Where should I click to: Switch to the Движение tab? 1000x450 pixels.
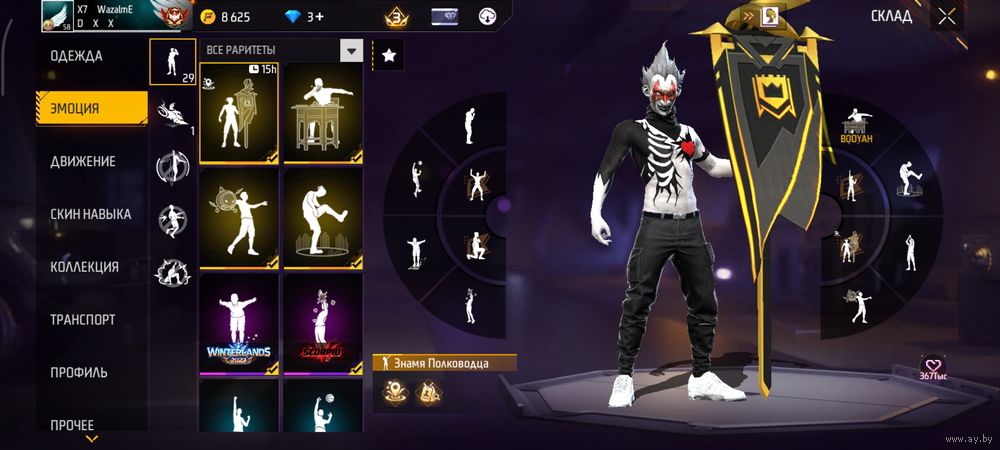tap(83, 161)
